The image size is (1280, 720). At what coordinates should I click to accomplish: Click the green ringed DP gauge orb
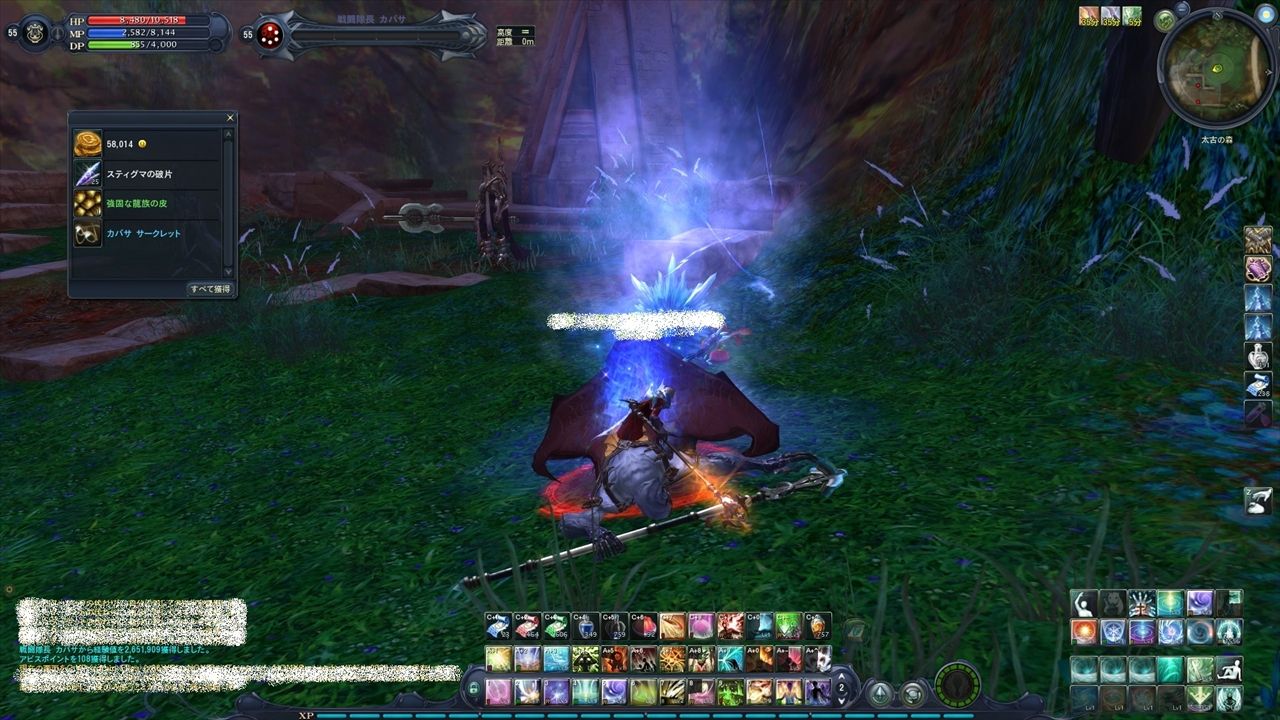click(x=957, y=685)
